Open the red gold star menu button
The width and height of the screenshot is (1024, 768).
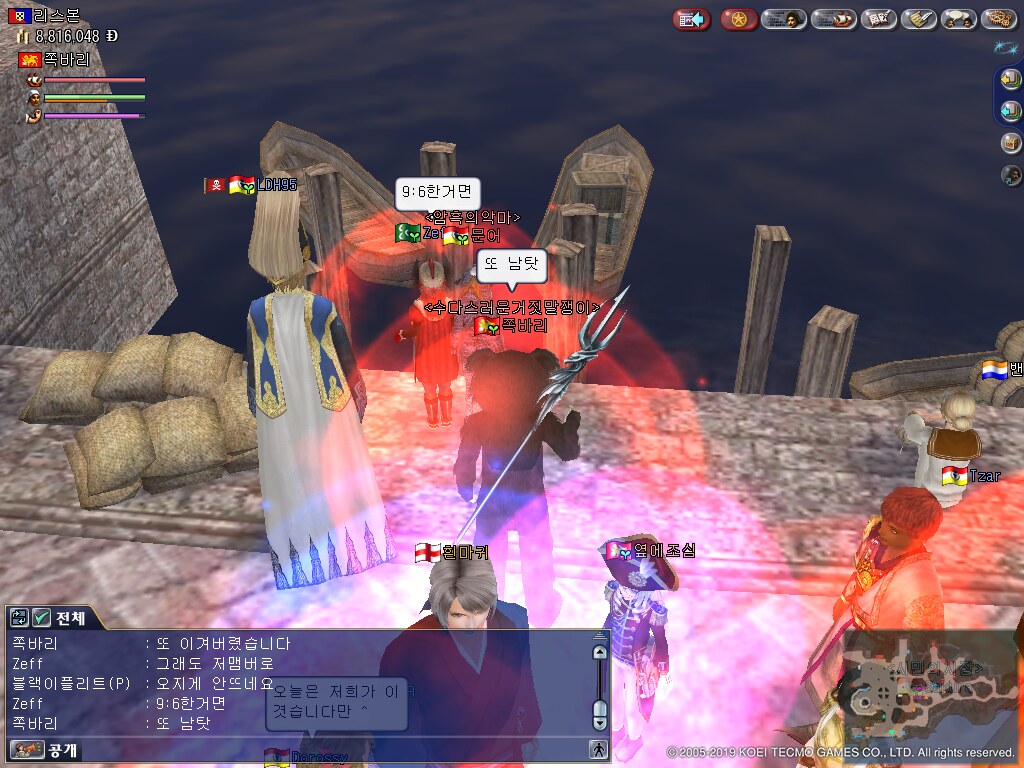pos(739,19)
